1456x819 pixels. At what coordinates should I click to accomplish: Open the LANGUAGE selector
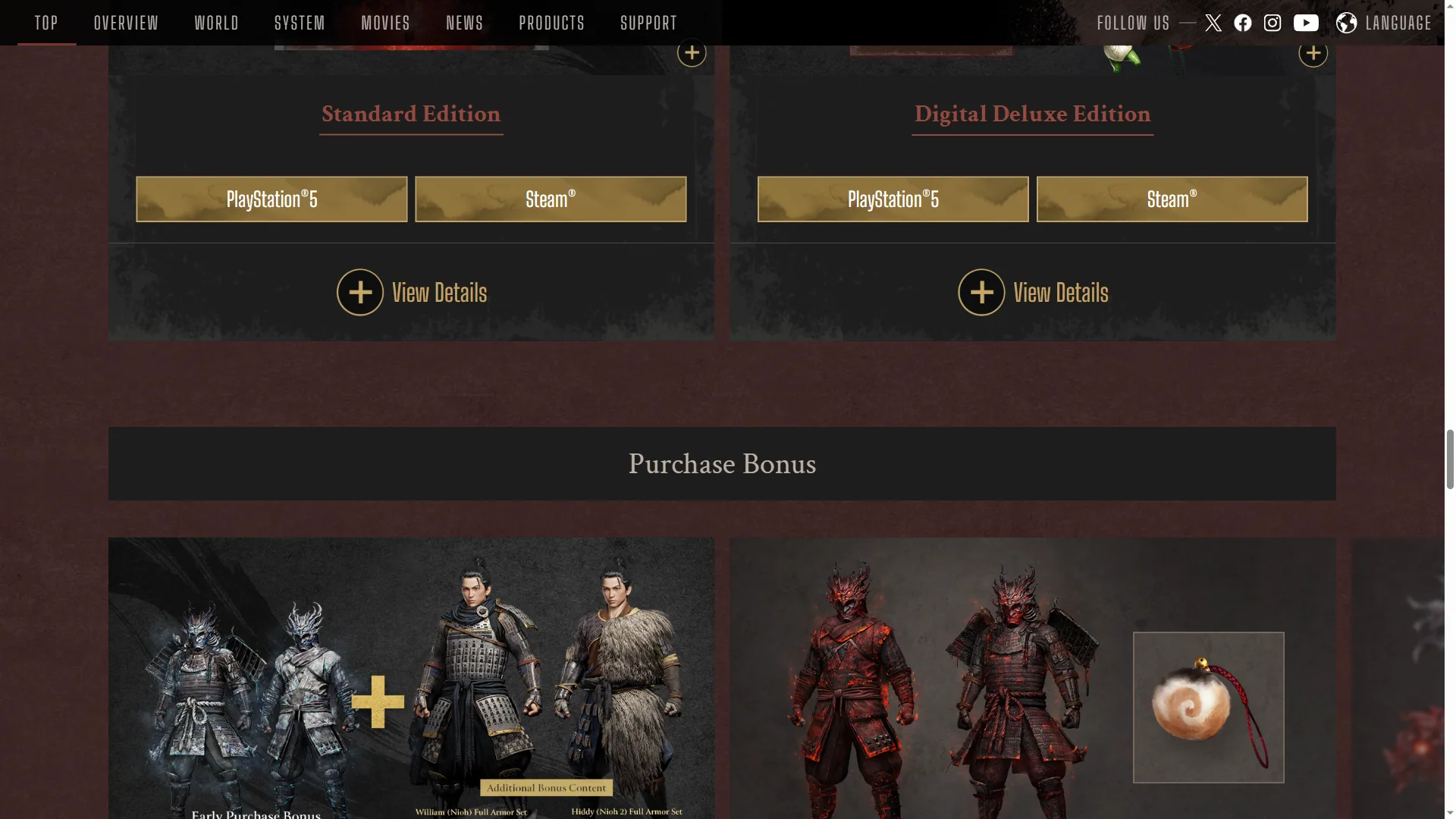point(1384,23)
